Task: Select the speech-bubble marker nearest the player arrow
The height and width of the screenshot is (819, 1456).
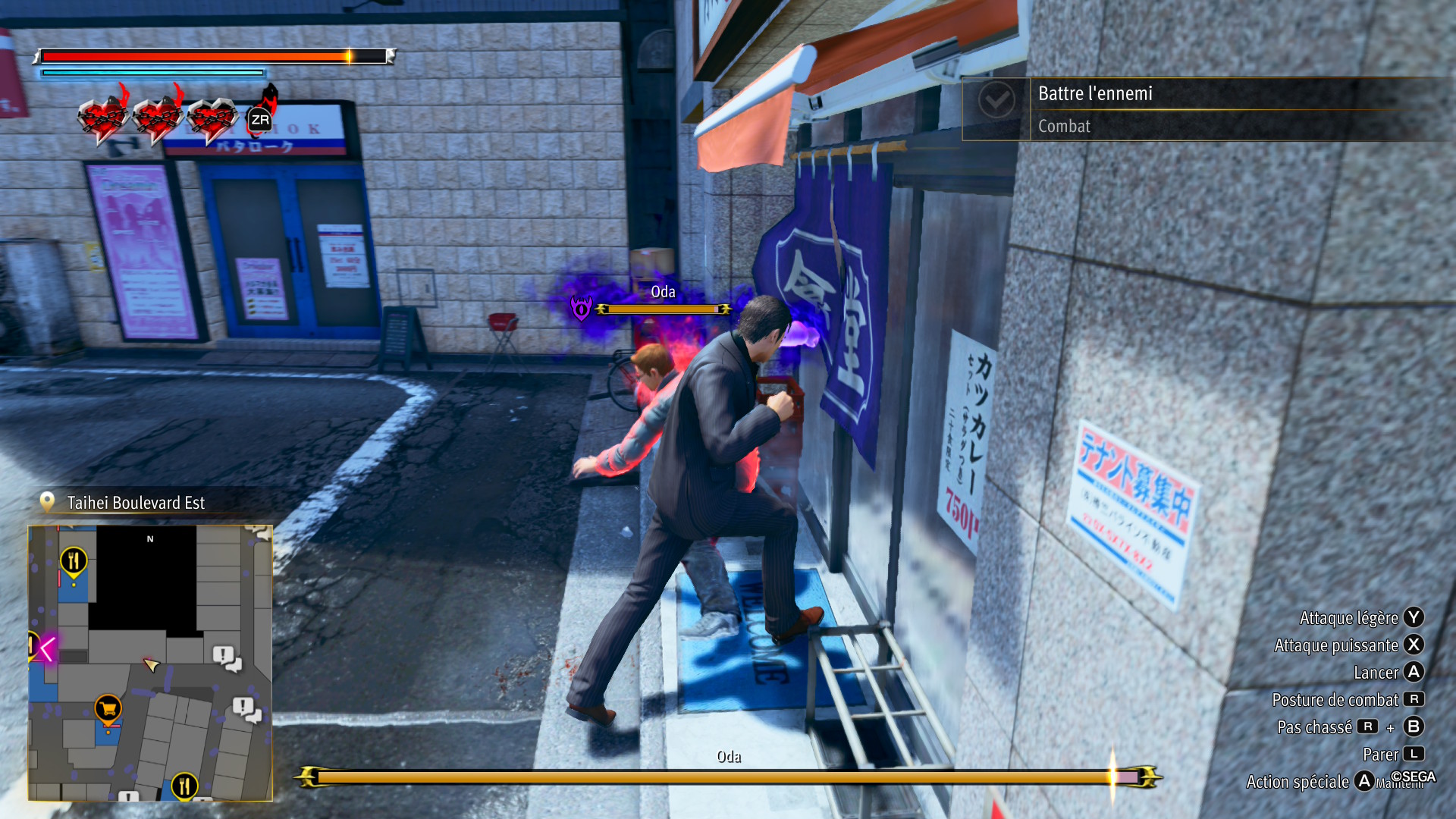Action: tap(226, 657)
